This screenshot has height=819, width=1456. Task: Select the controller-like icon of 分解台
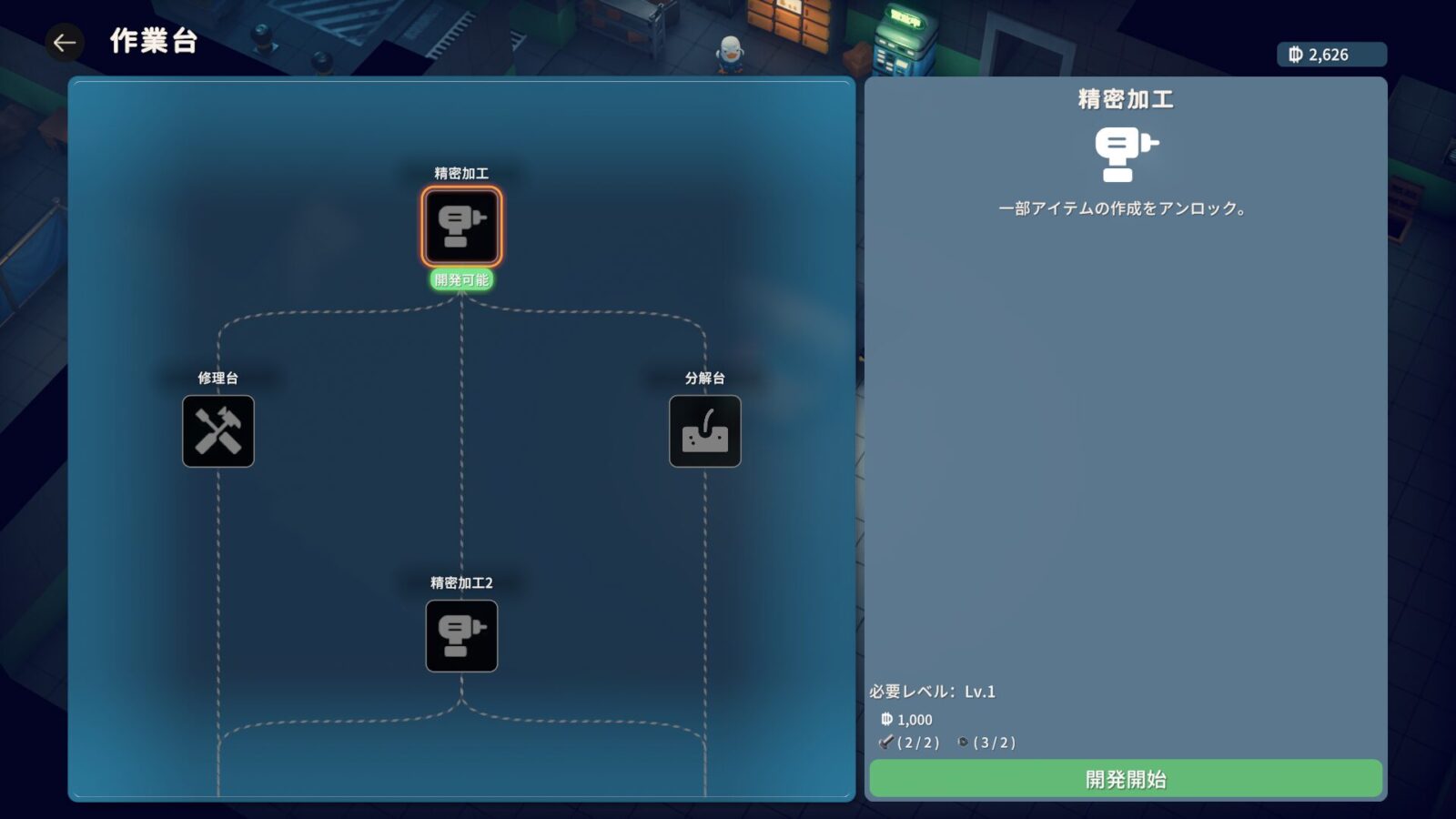[703, 431]
